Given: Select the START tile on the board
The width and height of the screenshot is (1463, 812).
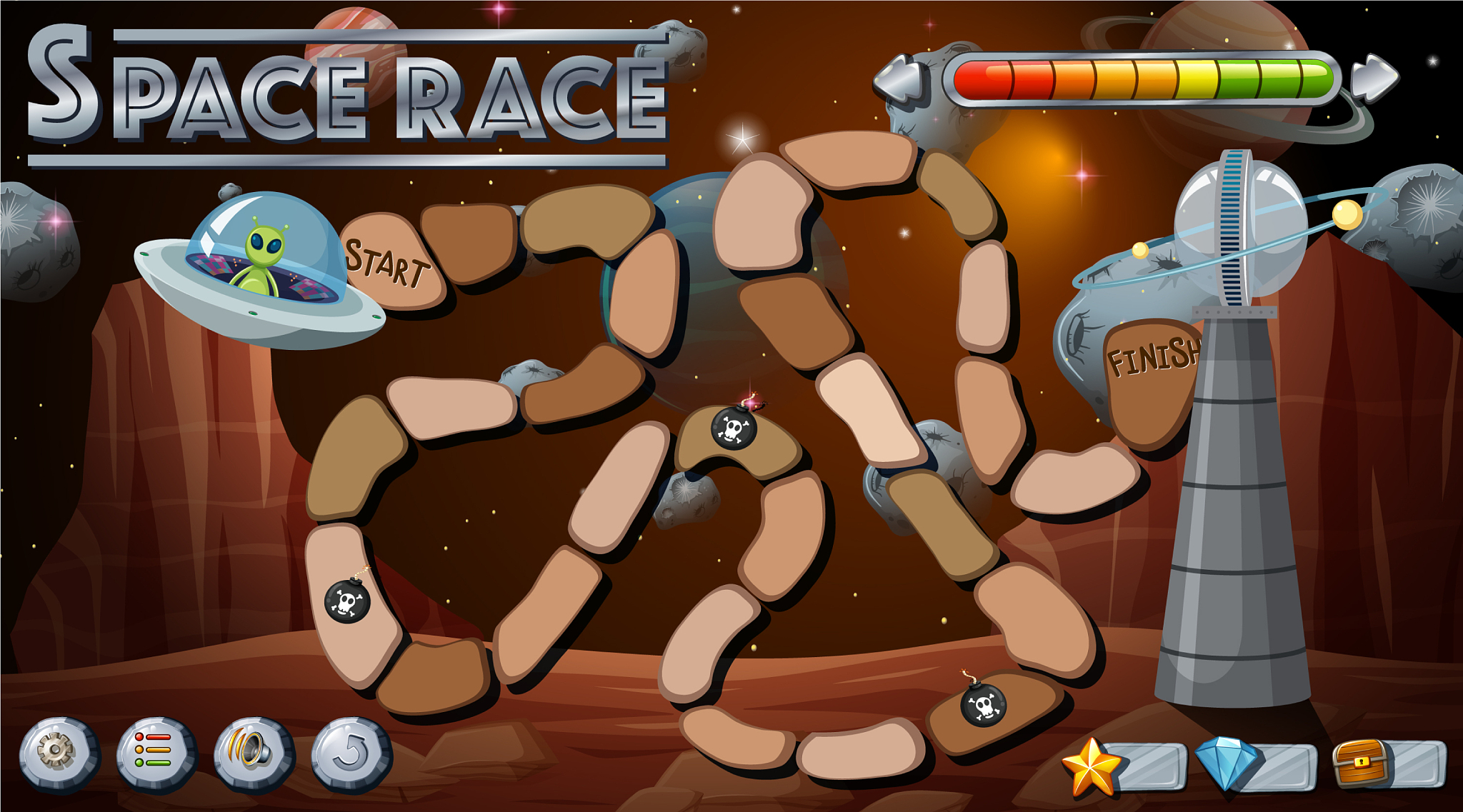Looking at the screenshot, I should coord(389,262).
